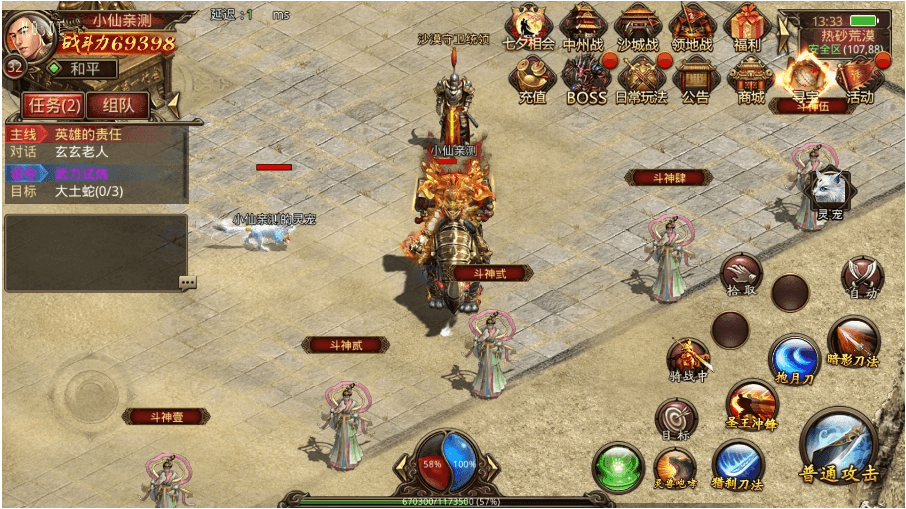Open the chat speech bubble button
906x509 pixels.
(x=187, y=282)
